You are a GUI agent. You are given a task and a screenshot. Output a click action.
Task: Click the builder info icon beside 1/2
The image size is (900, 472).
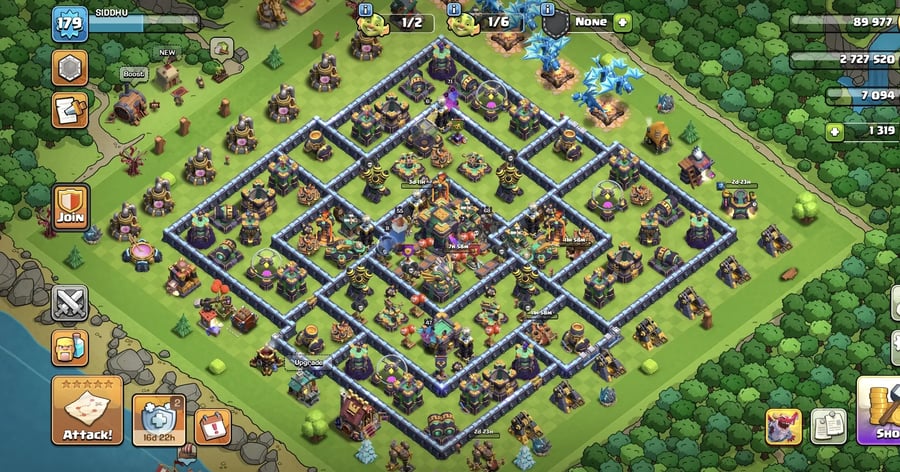[366, 9]
